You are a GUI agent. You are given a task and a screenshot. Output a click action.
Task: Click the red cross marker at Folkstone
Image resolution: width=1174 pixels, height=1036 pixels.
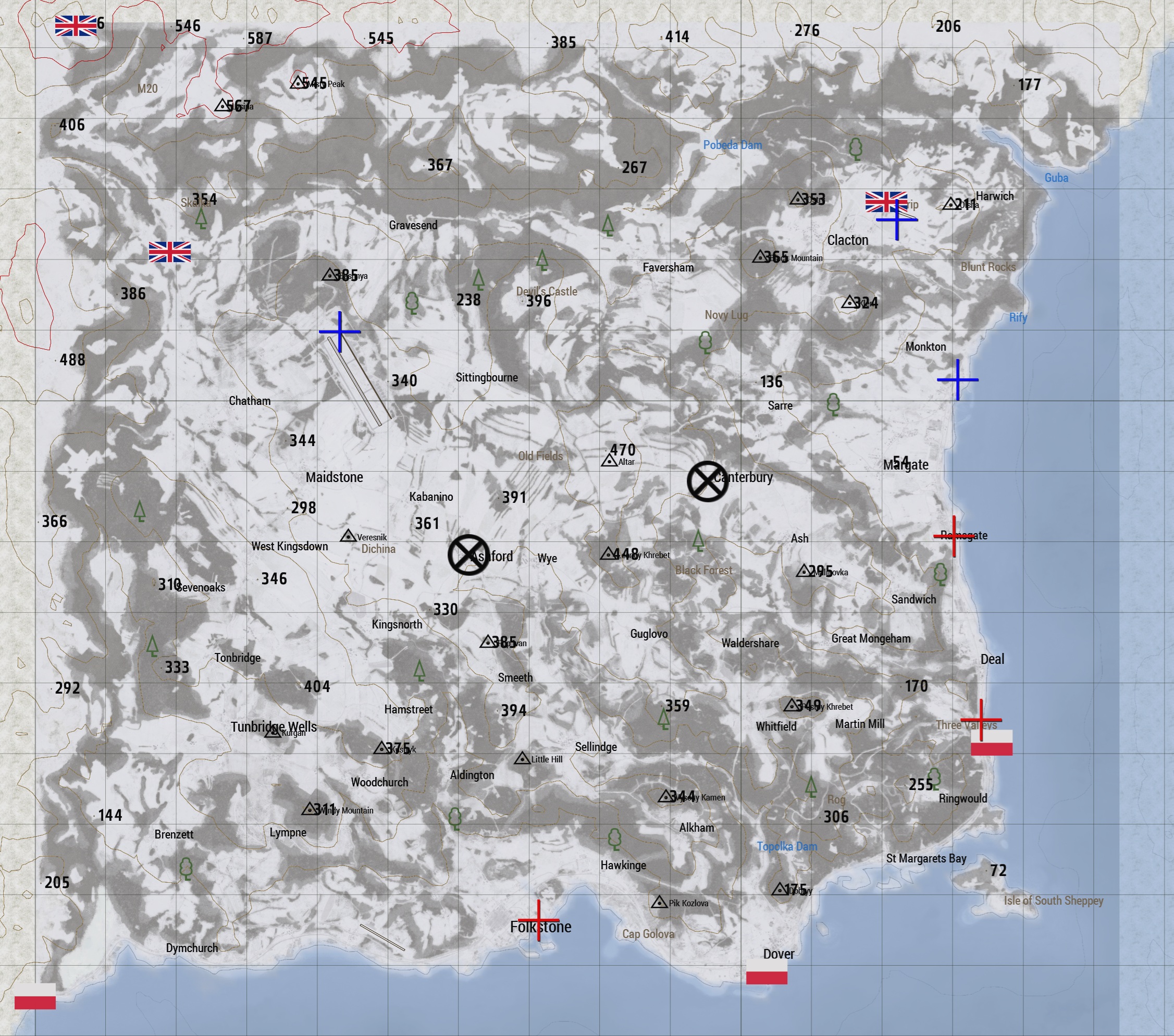539,919
